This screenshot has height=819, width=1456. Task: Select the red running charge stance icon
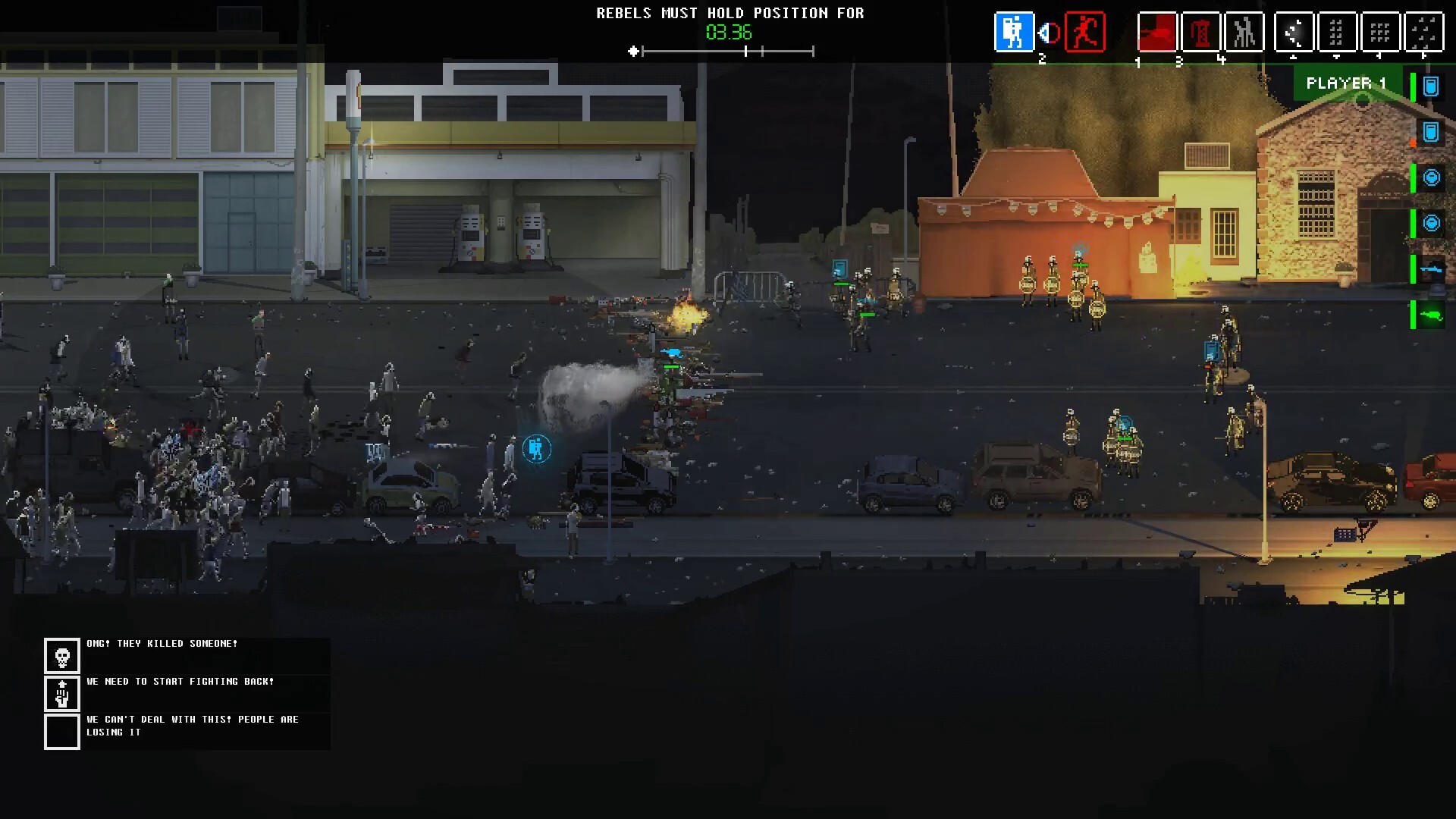1086,32
